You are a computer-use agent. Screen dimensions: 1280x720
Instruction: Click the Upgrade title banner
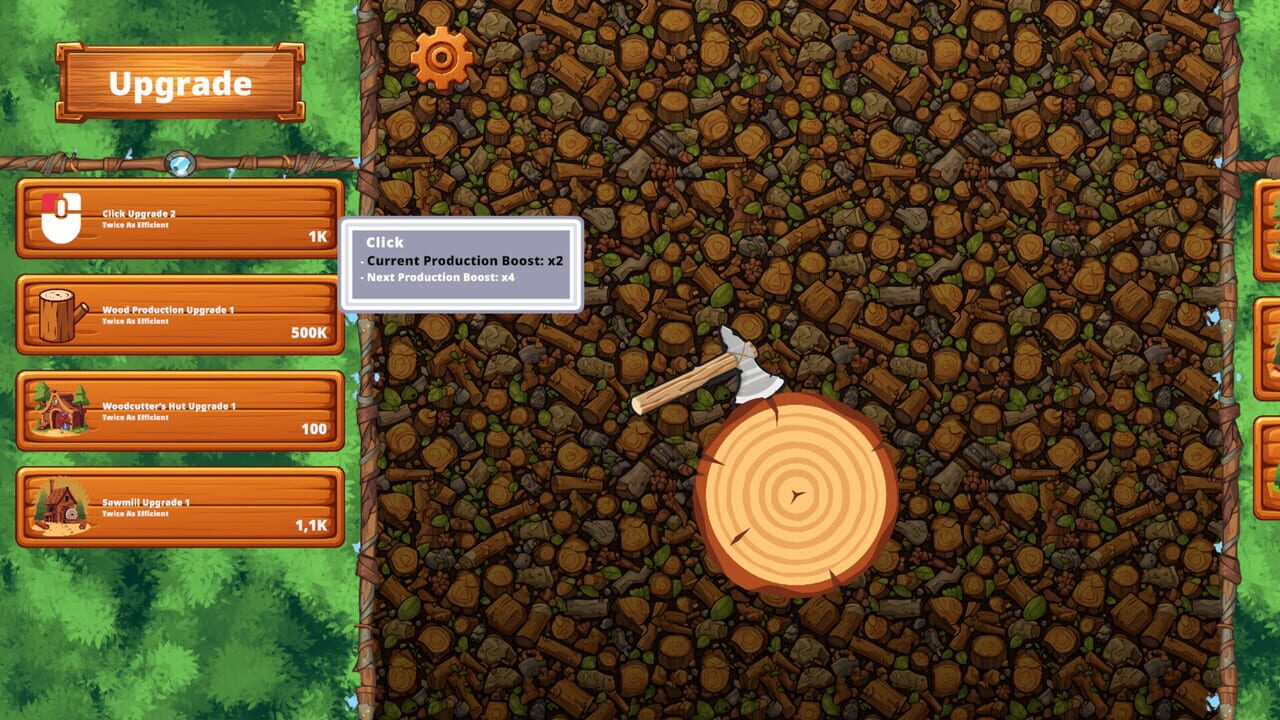[180, 84]
